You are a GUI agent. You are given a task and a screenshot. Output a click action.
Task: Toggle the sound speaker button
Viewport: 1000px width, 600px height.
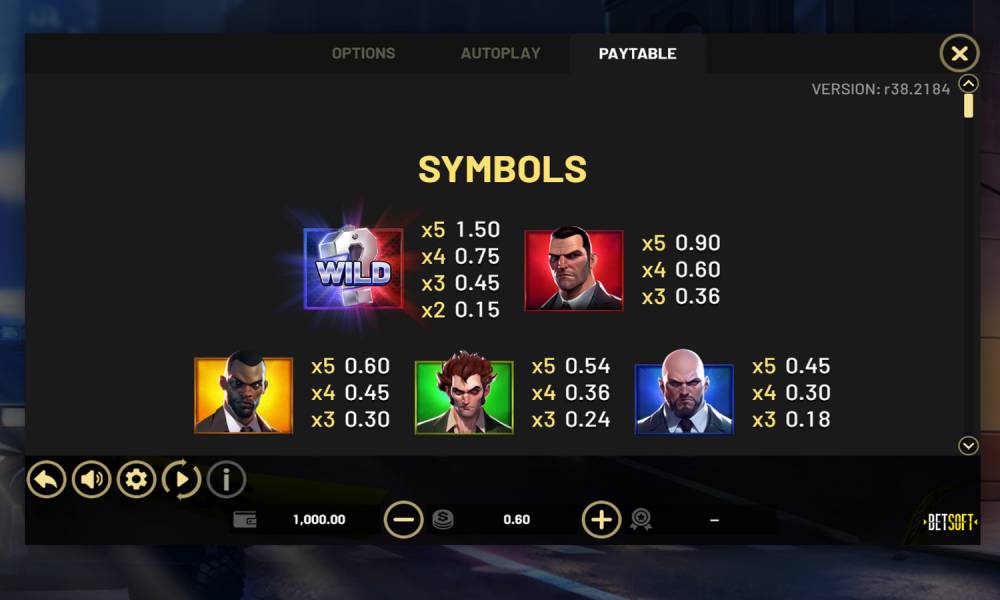tap(91, 480)
